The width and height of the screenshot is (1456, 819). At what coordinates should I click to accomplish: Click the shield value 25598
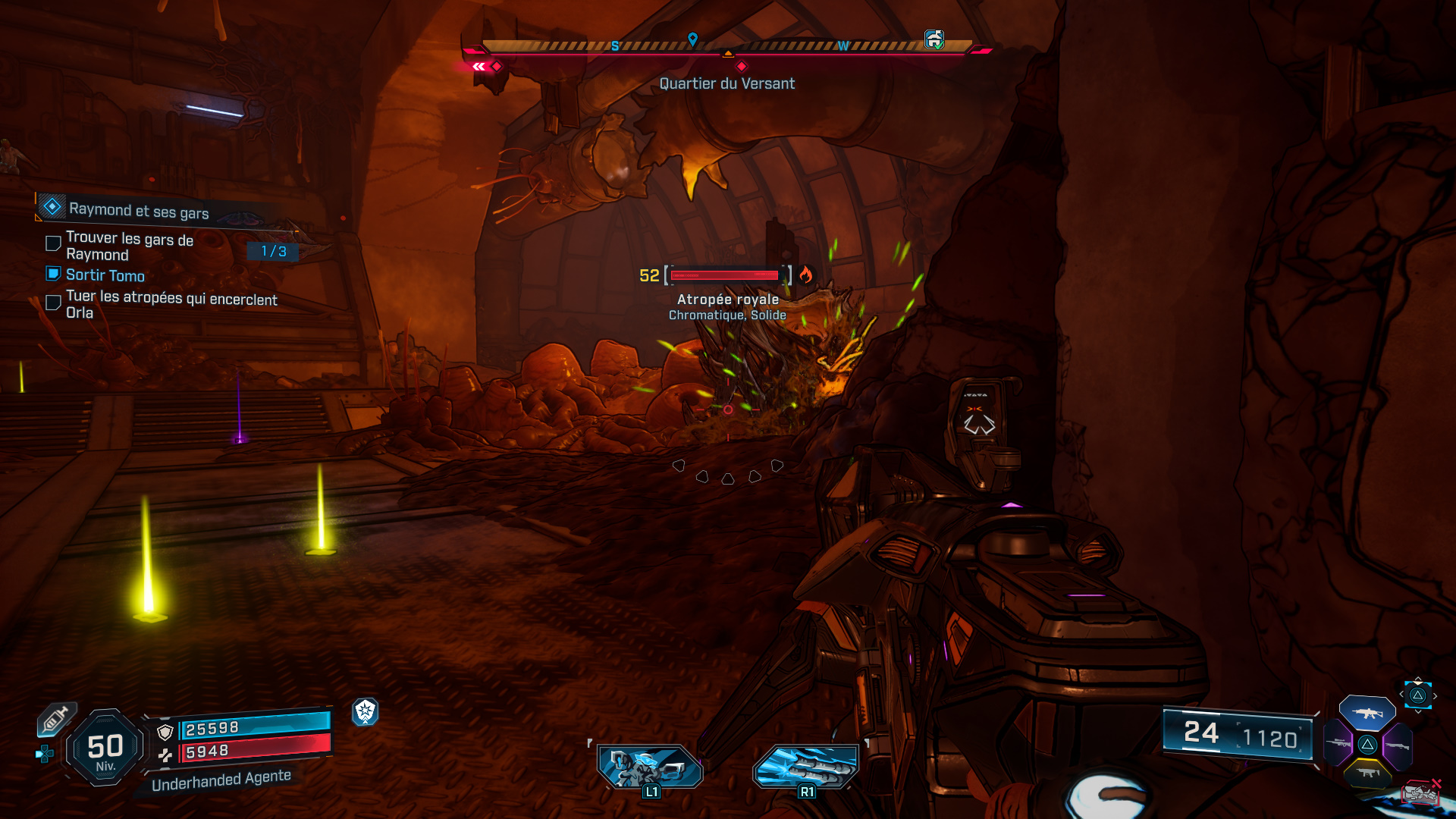212,729
